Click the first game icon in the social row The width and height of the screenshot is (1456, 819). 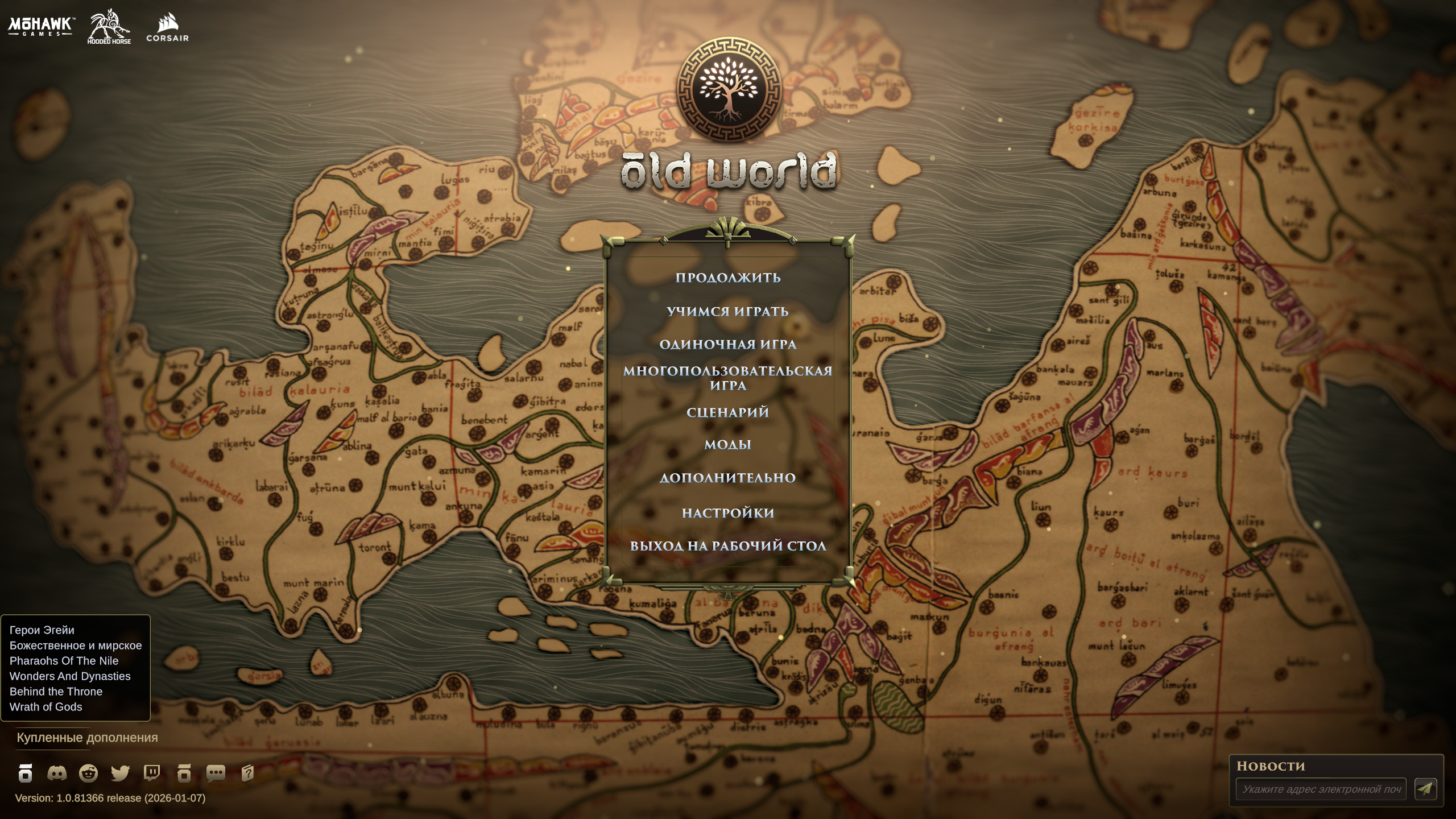[x=26, y=773]
